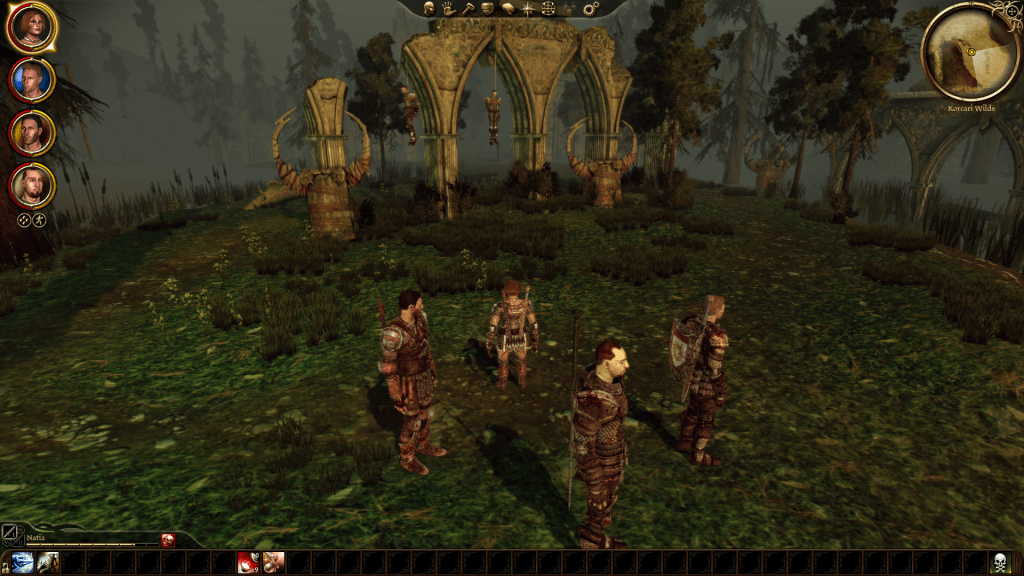Open the tactics compass star icon
The height and width of the screenshot is (576, 1024).
coord(527,8)
